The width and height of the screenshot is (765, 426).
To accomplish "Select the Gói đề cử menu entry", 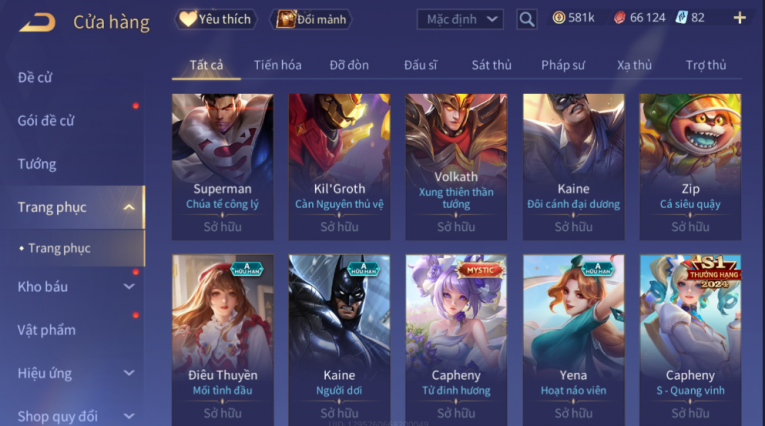I will pyautogui.click(x=46, y=120).
